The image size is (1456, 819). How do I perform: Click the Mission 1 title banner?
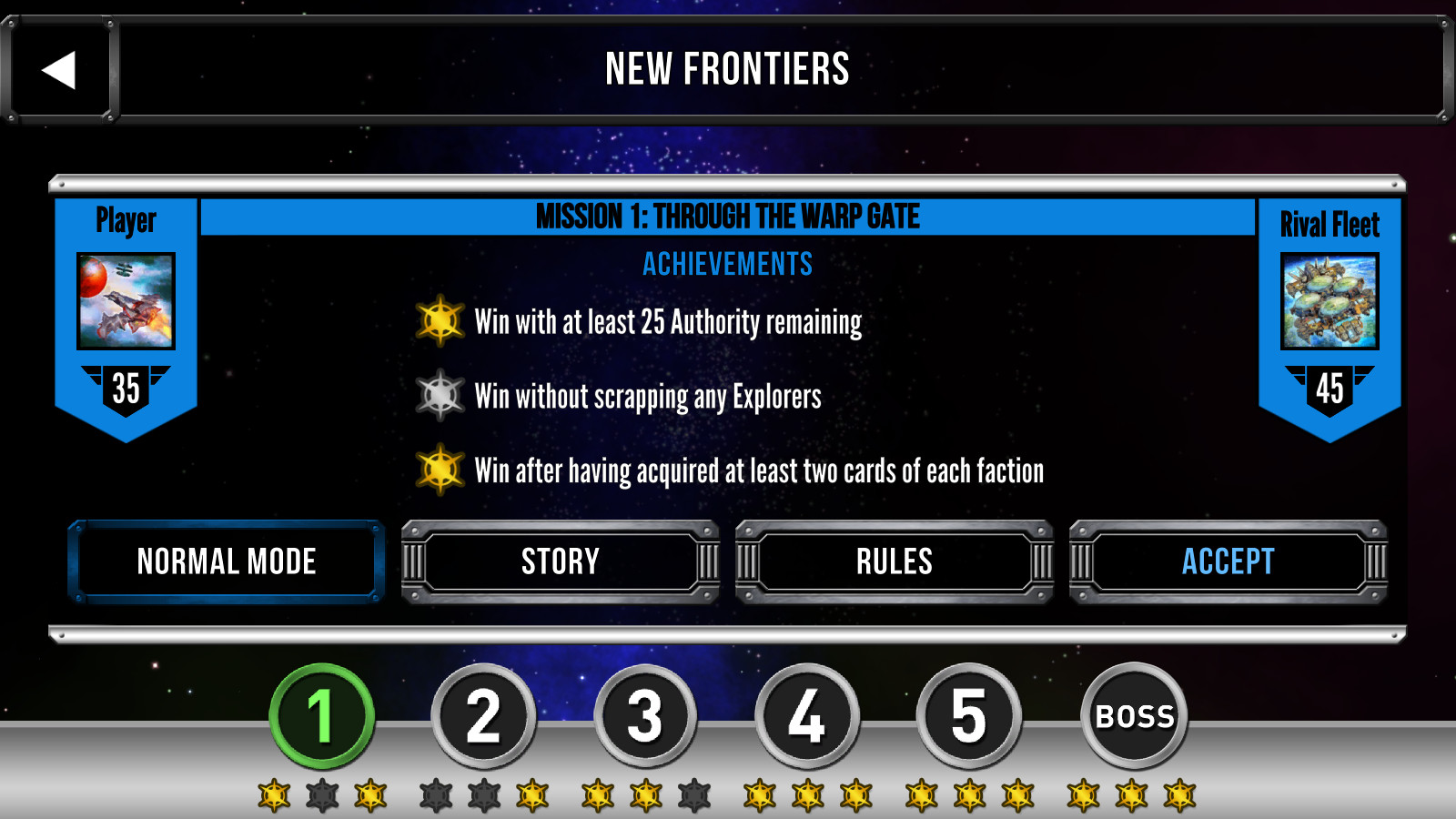point(728,217)
